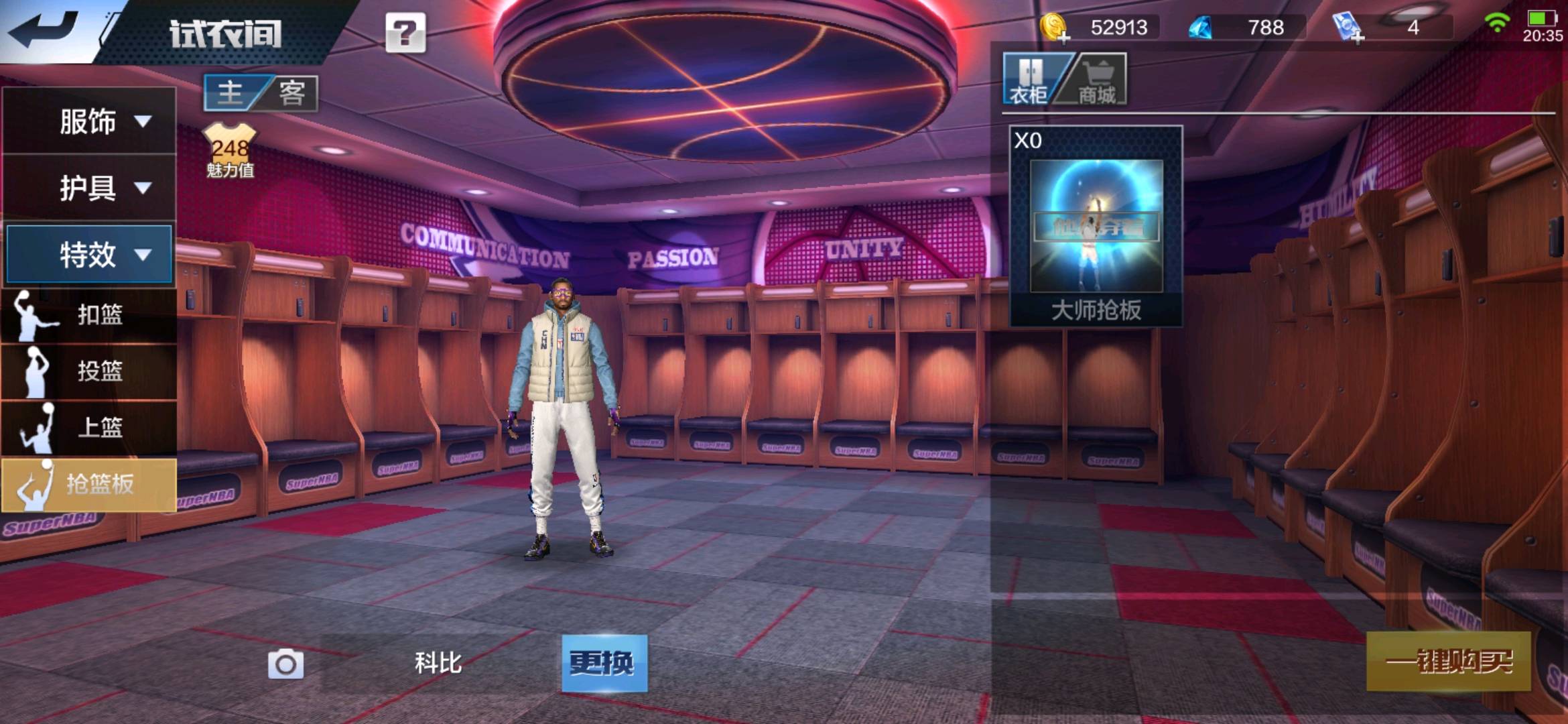Choose the 大师抢板 effect card
The width and height of the screenshot is (1568, 724).
(1096, 227)
